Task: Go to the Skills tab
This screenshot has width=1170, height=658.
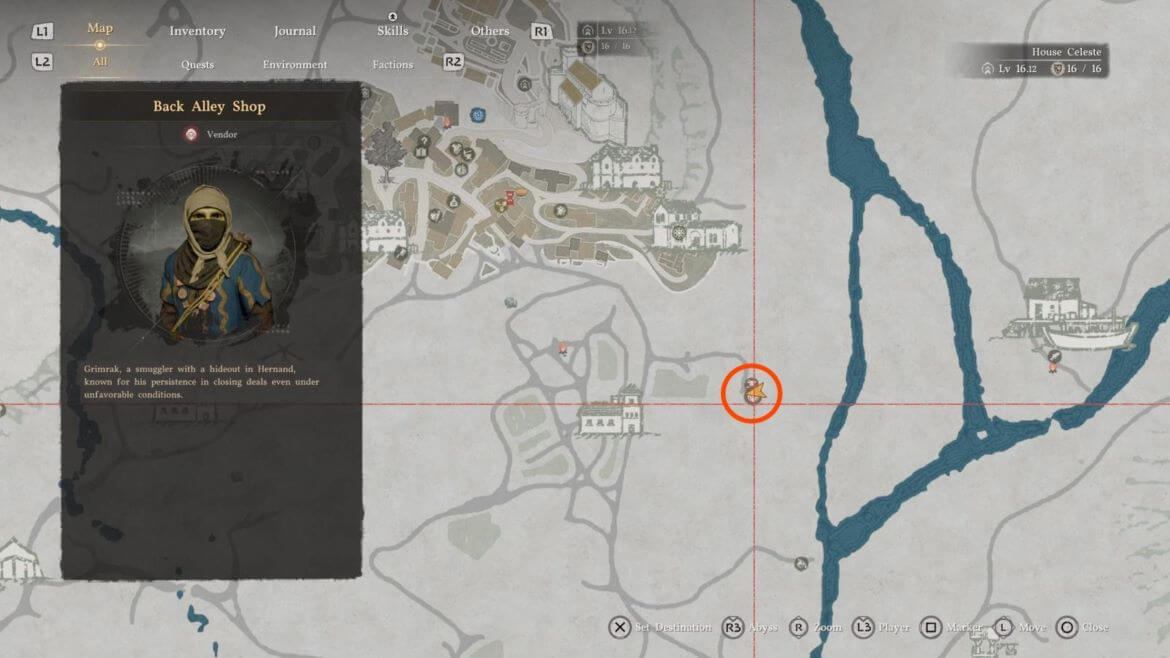Action: coord(392,31)
